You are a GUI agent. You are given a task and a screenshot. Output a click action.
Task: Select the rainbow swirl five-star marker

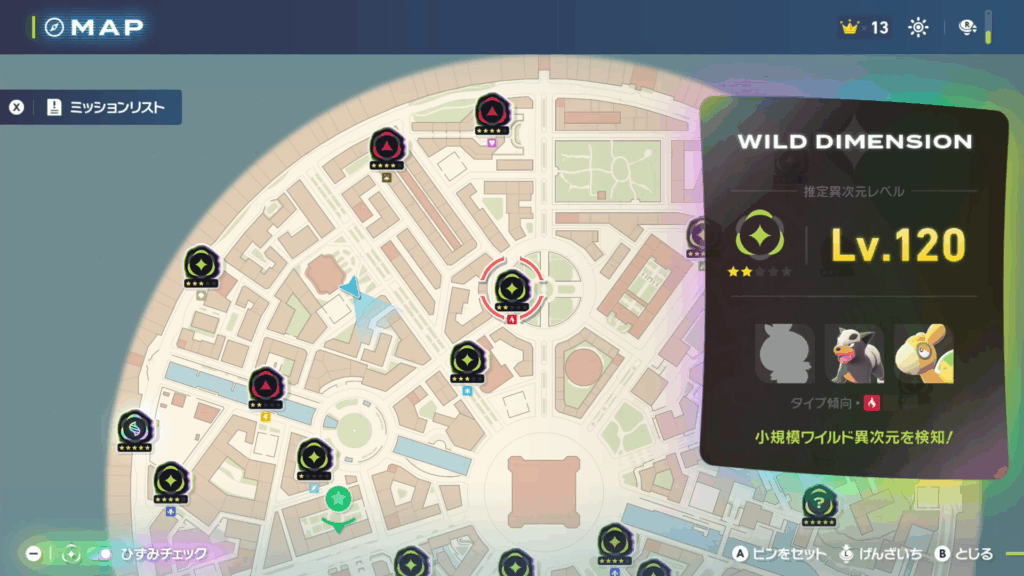(134, 428)
